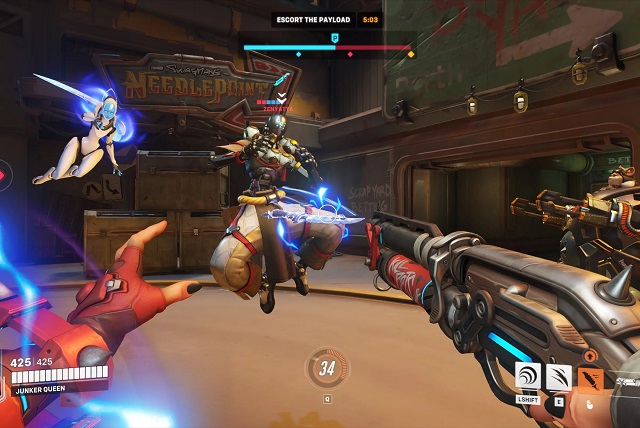640x428 pixels.
Task: Click the ultimate charge meter circle
Action: (x=326, y=367)
